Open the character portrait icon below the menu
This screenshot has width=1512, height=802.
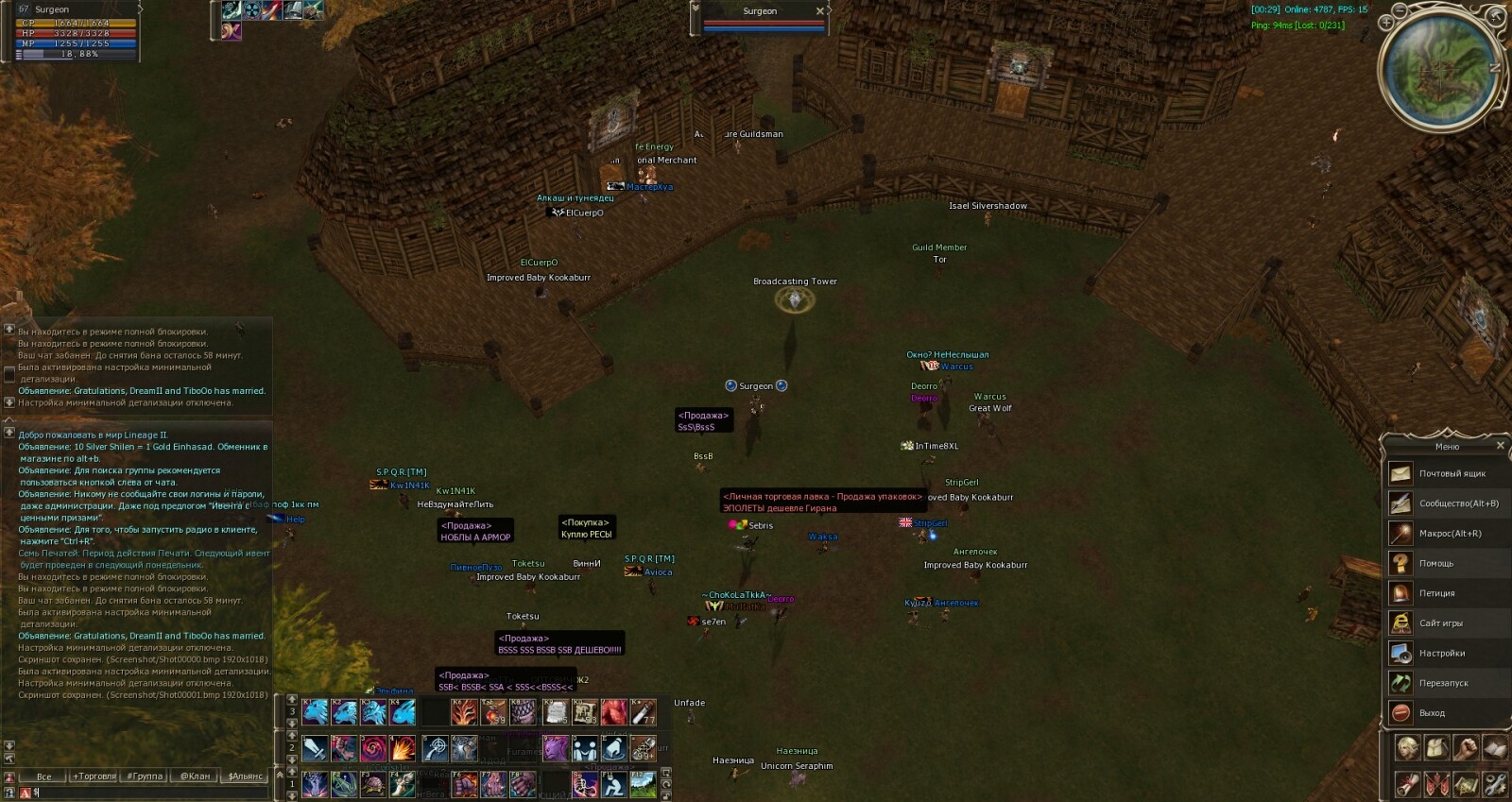(1407, 748)
